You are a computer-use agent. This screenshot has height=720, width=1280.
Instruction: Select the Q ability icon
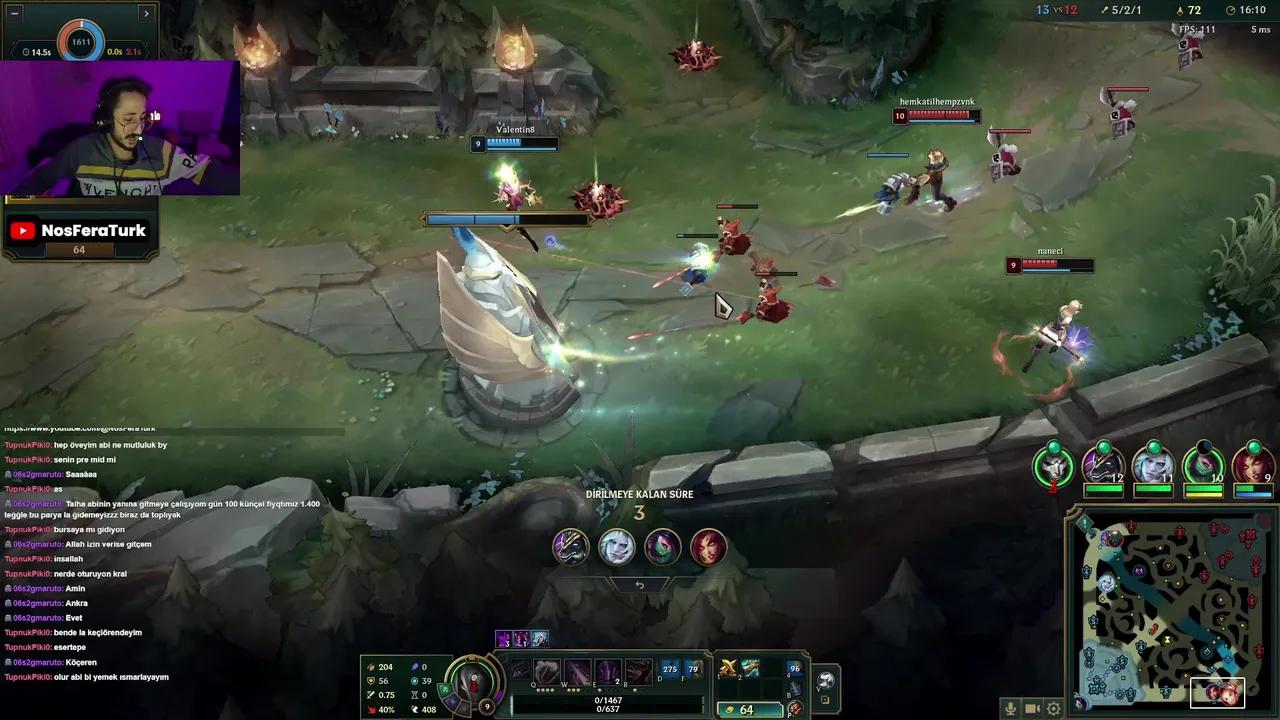click(545, 671)
